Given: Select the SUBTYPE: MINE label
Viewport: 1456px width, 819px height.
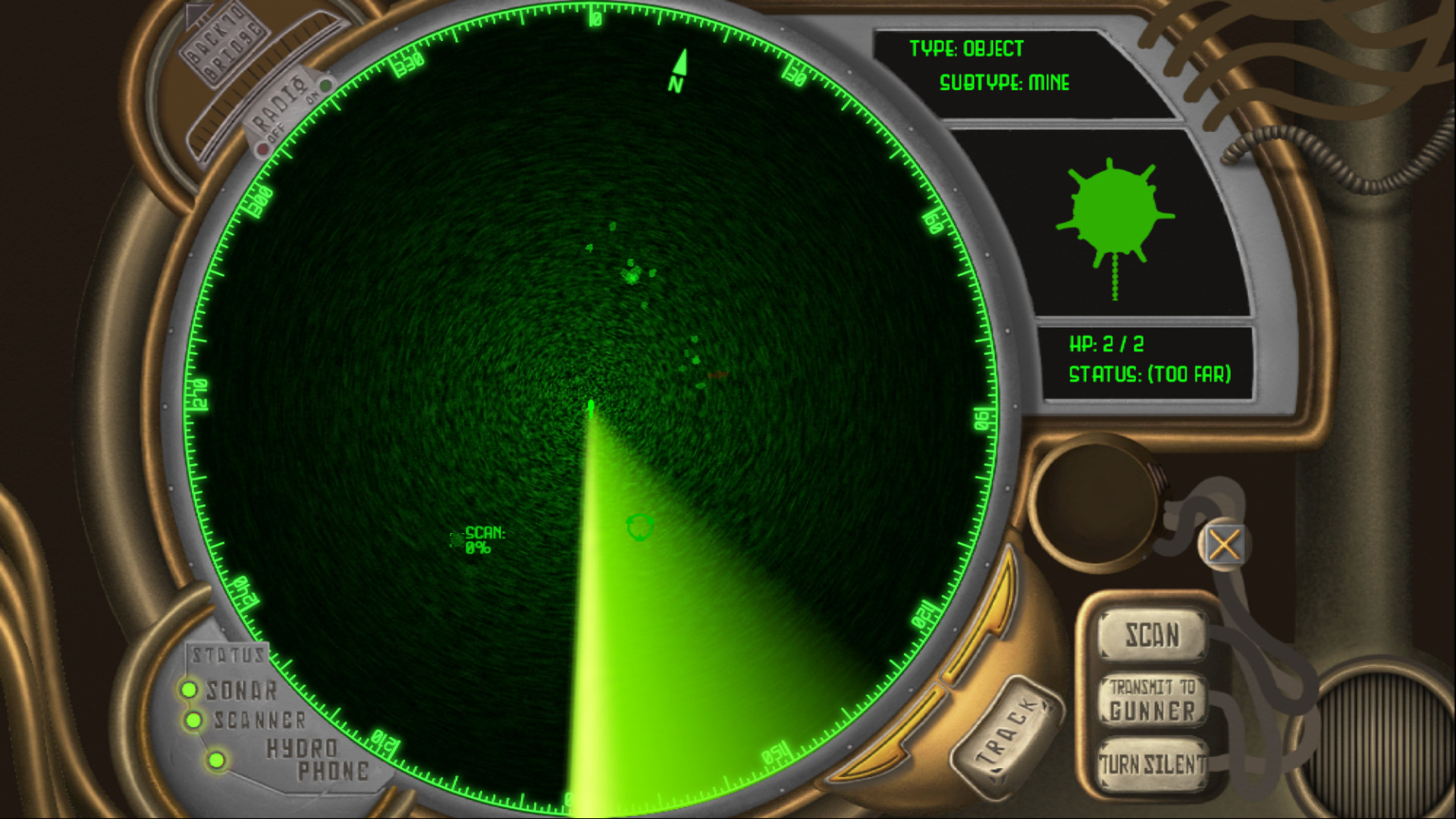Looking at the screenshot, I should pos(1006,83).
